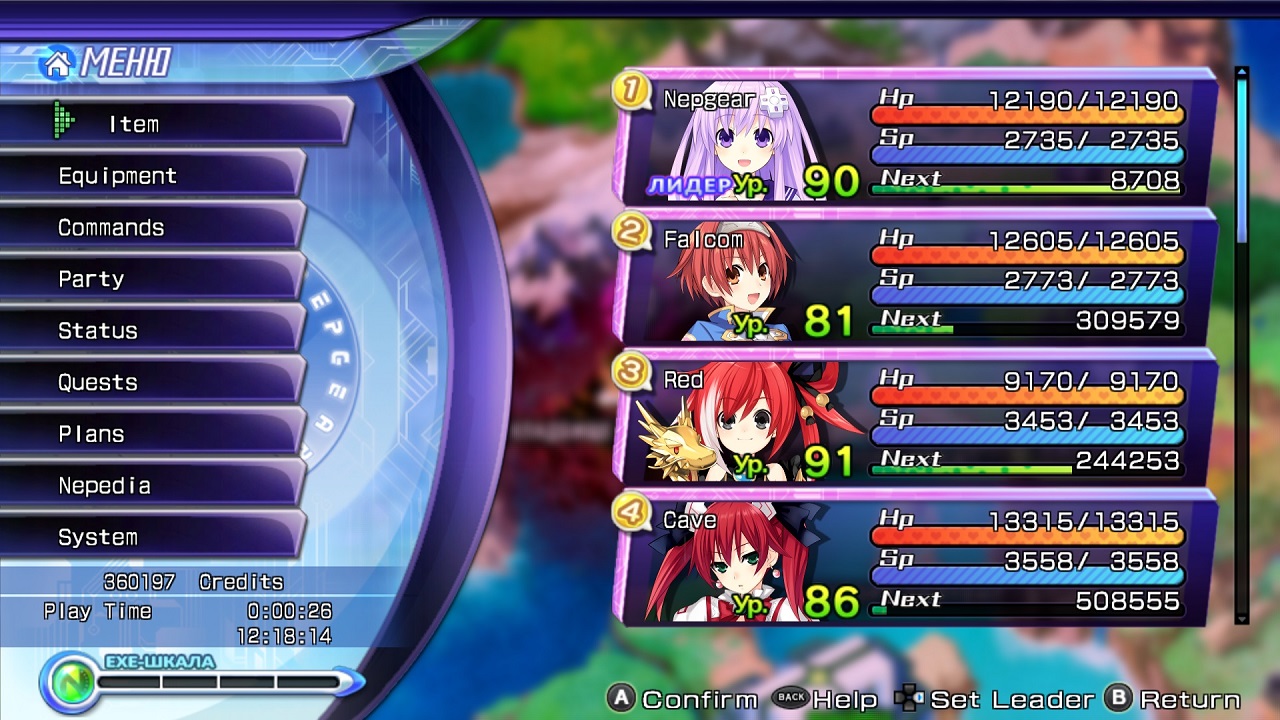The width and height of the screenshot is (1280, 720).
Task: Click the party list scrollbar
Action: coord(1242,345)
